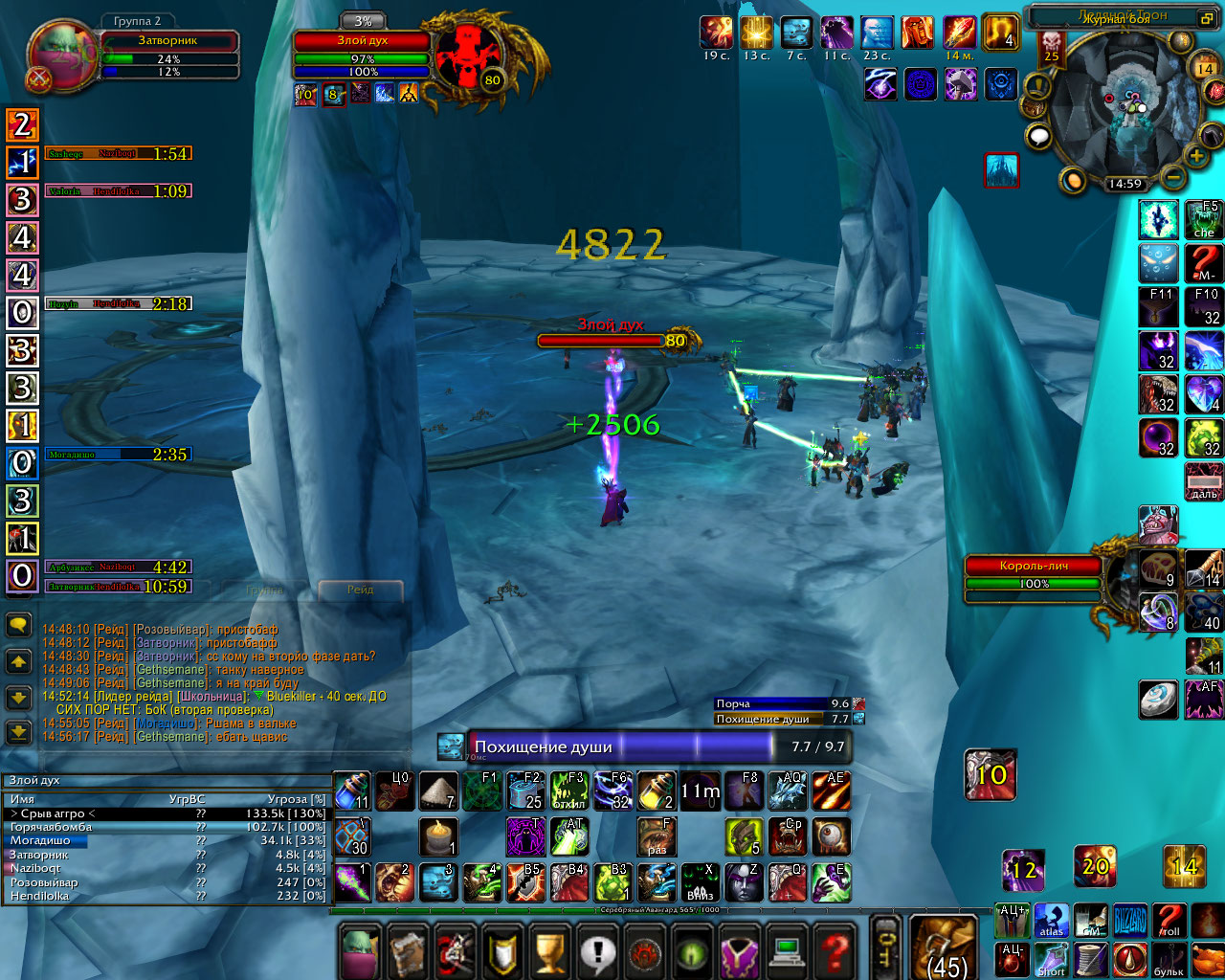The height and width of the screenshot is (980, 1225).
Task: Switch to the Рейд chat tab
Action: (360, 590)
